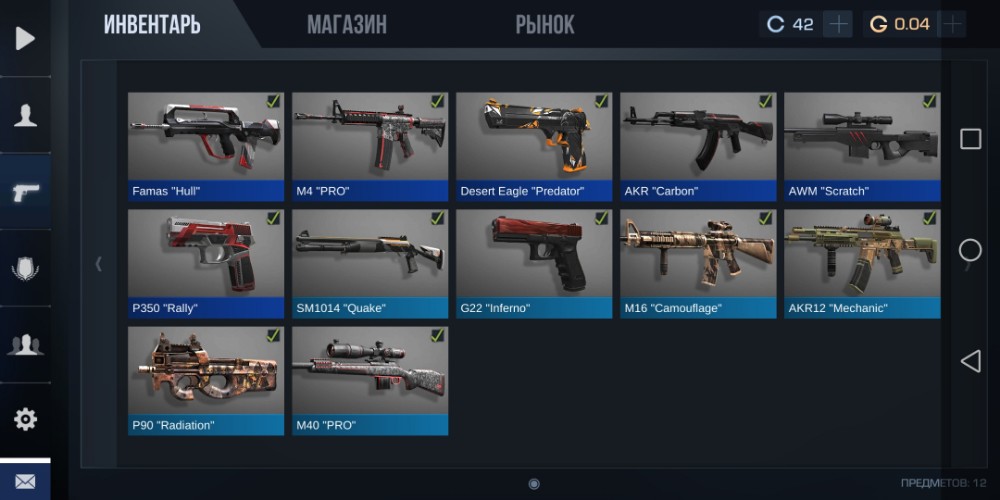Open the Рынок tab
This screenshot has height=500, width=1000.
click(x=545, y=25)
